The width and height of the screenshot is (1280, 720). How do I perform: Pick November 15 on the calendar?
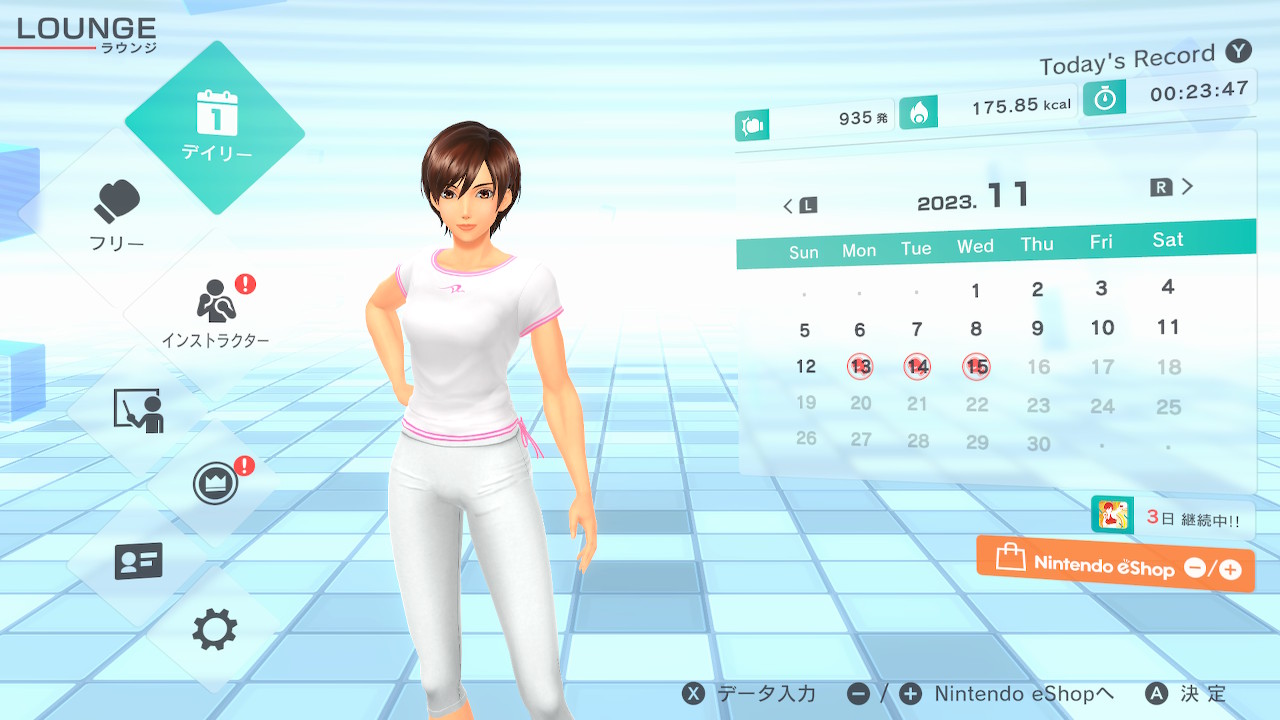point(977,367)
